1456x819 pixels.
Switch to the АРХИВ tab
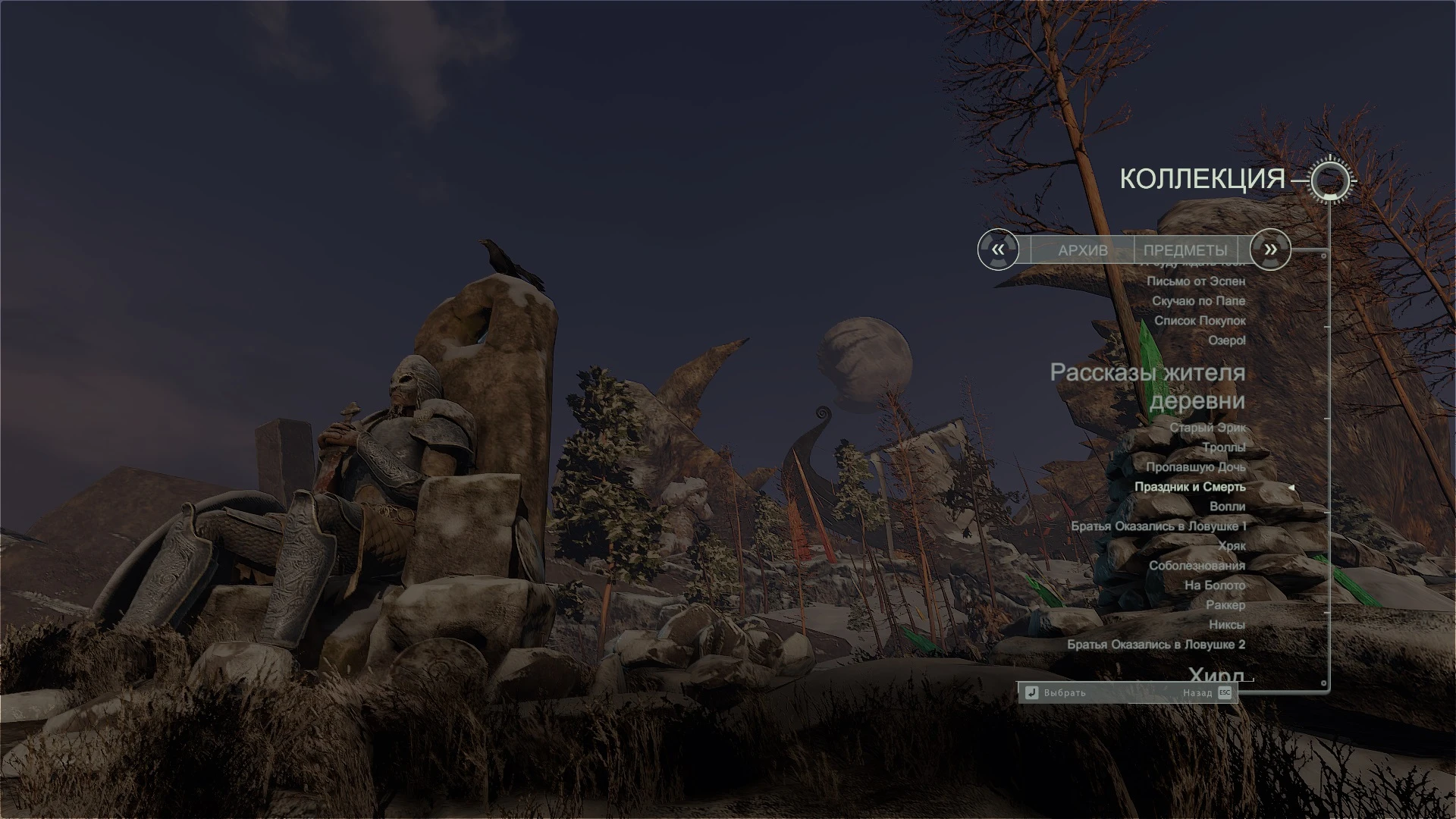pyautogui.click(x=1083, y=249)
